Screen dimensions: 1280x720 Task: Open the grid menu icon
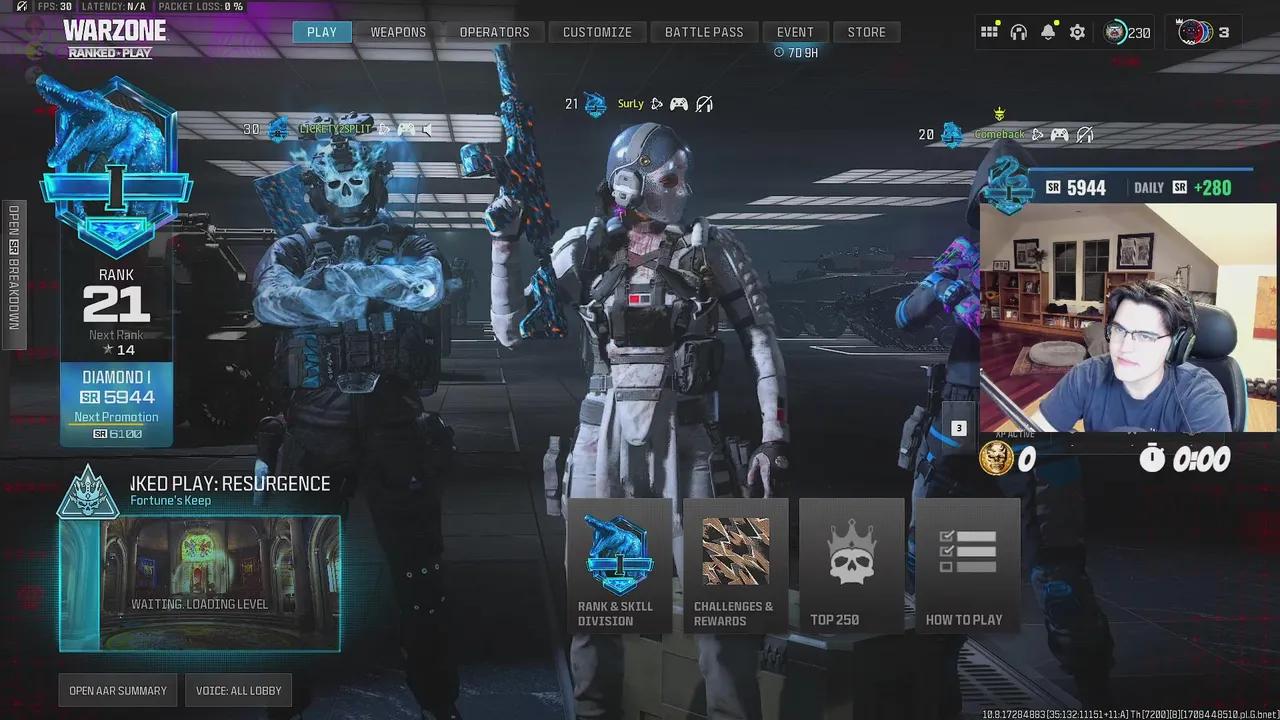[x=989, y=32]
